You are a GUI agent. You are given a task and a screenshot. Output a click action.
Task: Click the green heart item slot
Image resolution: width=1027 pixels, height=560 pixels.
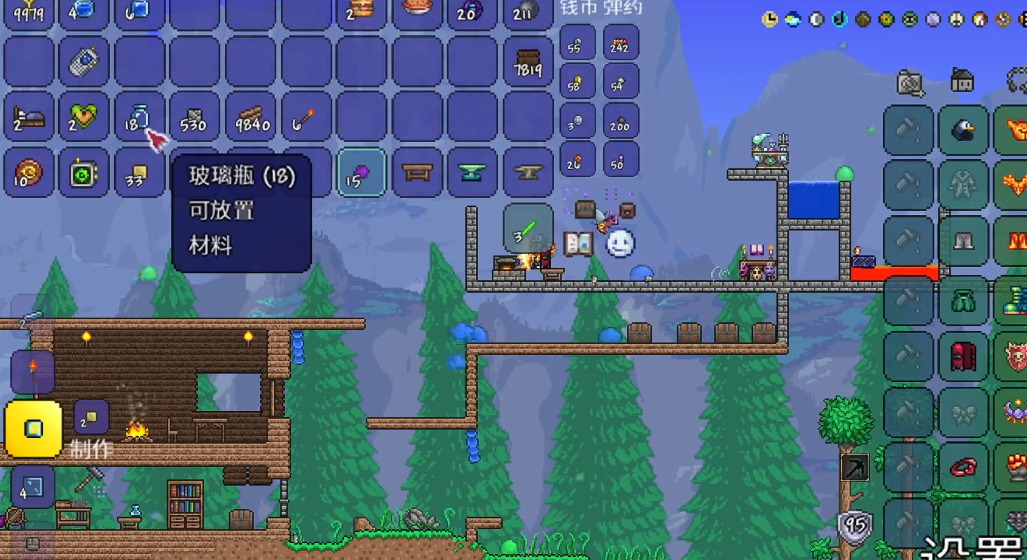pyautogui.click(x=83, y=117)
